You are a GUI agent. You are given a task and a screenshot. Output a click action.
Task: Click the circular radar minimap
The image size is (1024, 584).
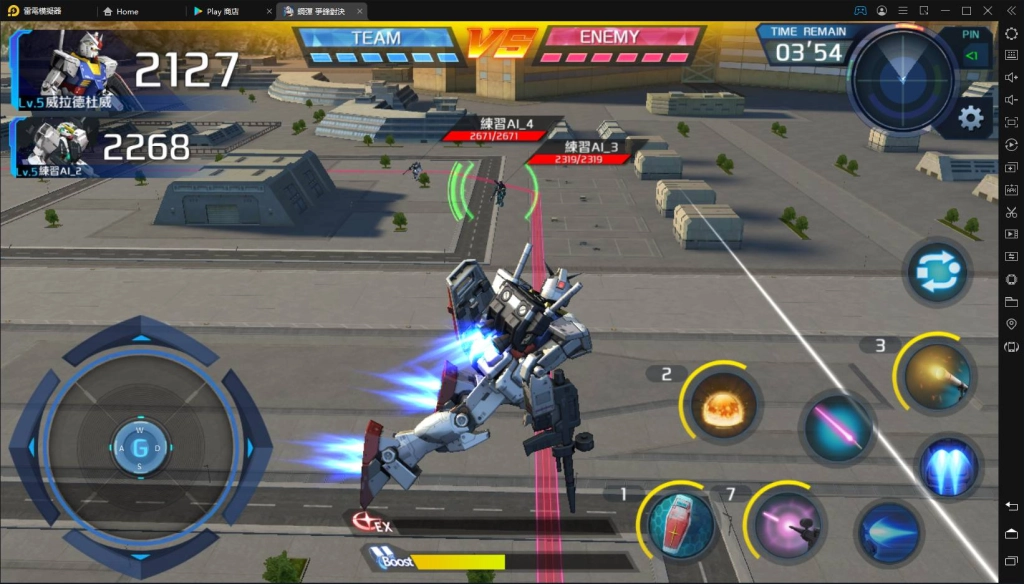click(x=901, y=76)
